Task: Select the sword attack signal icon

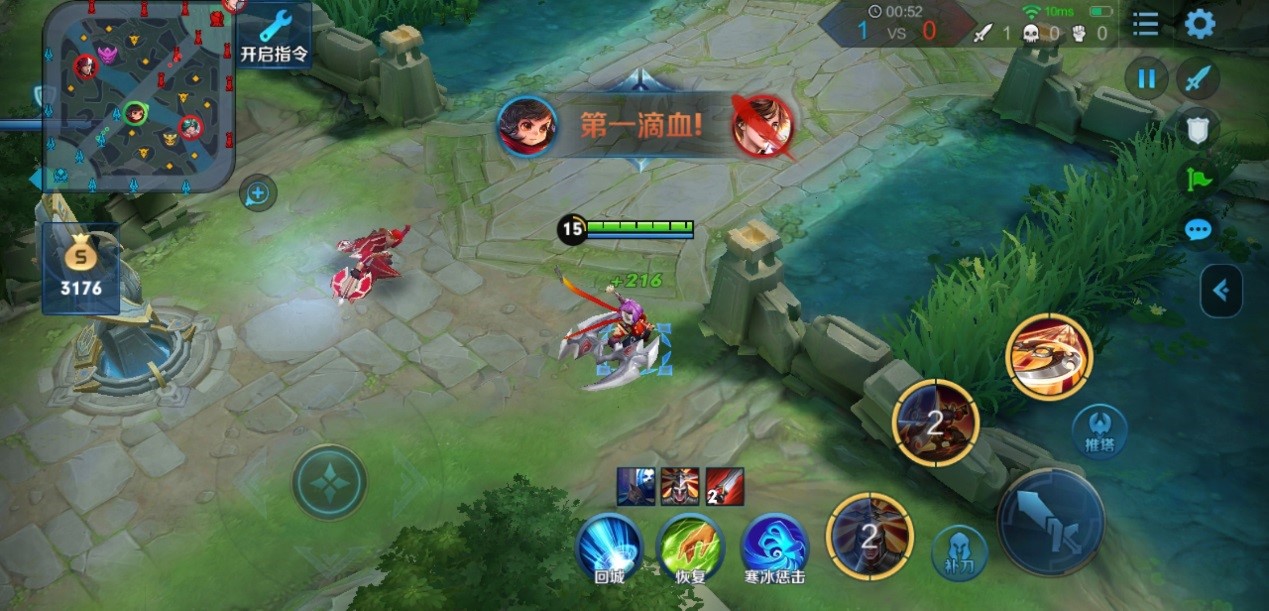Action: pos(1197,78)
